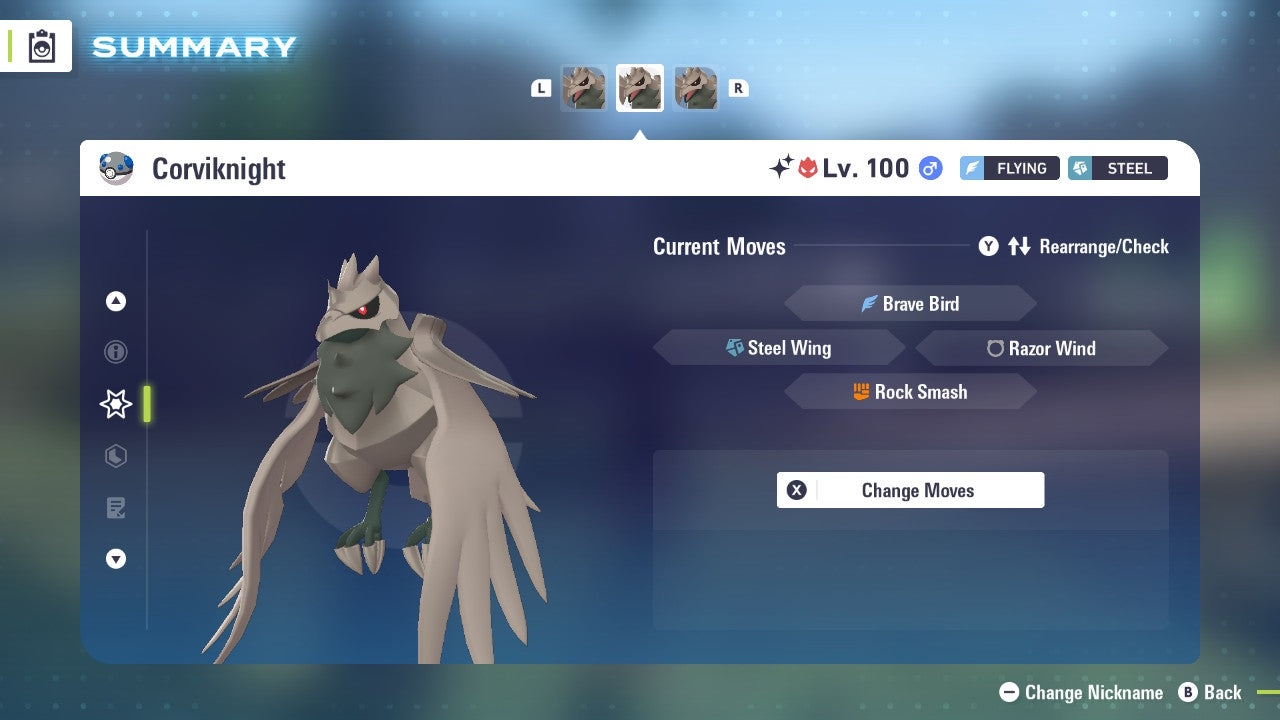The image size is (1280, 720).
Task: Open the info page via the sidebar i icon
Action: 115,352
